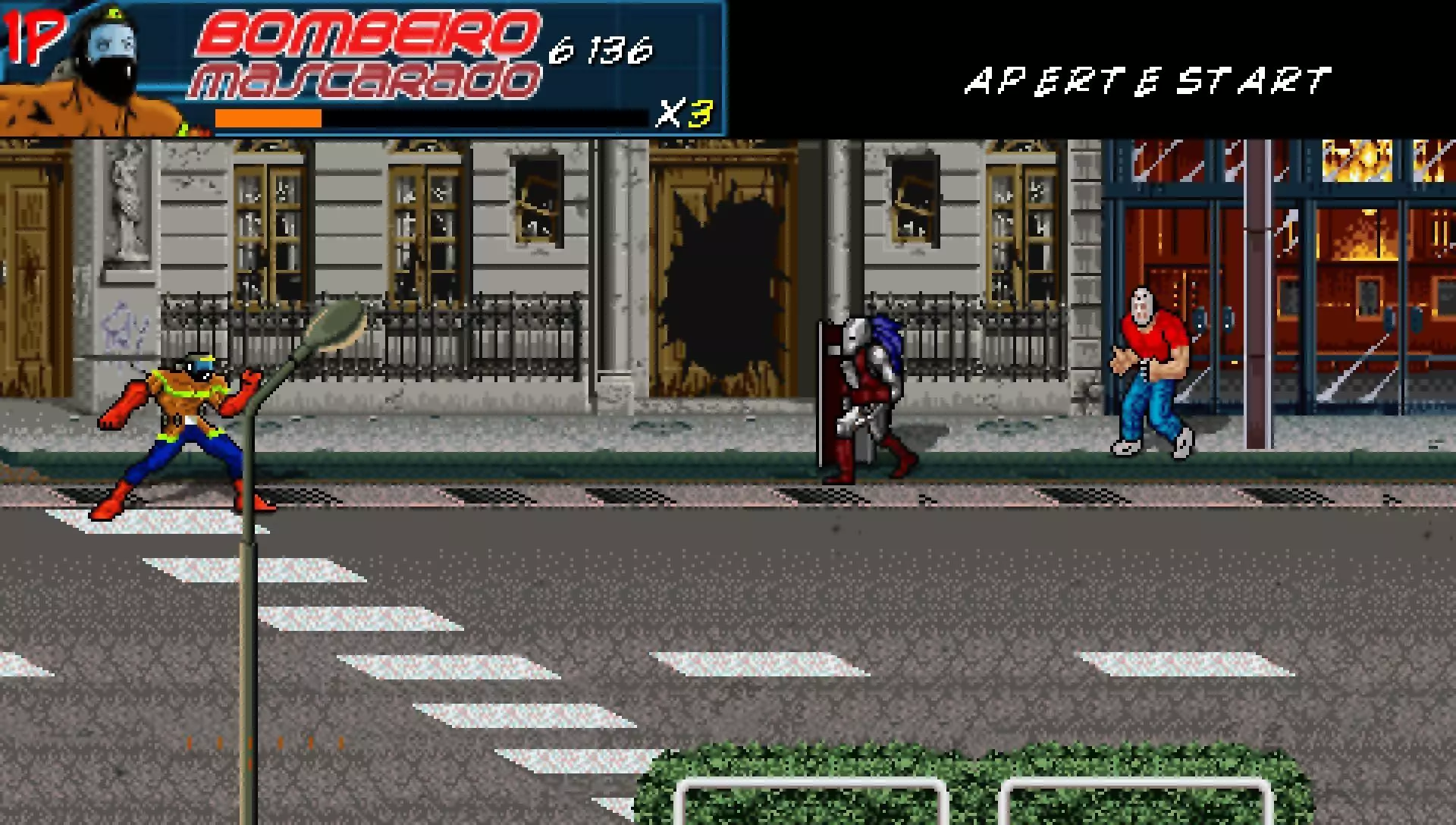Toggle the x3 lives counter
Image resolution: width=1456 pixels, height=825 pixels.
[686, 115]
